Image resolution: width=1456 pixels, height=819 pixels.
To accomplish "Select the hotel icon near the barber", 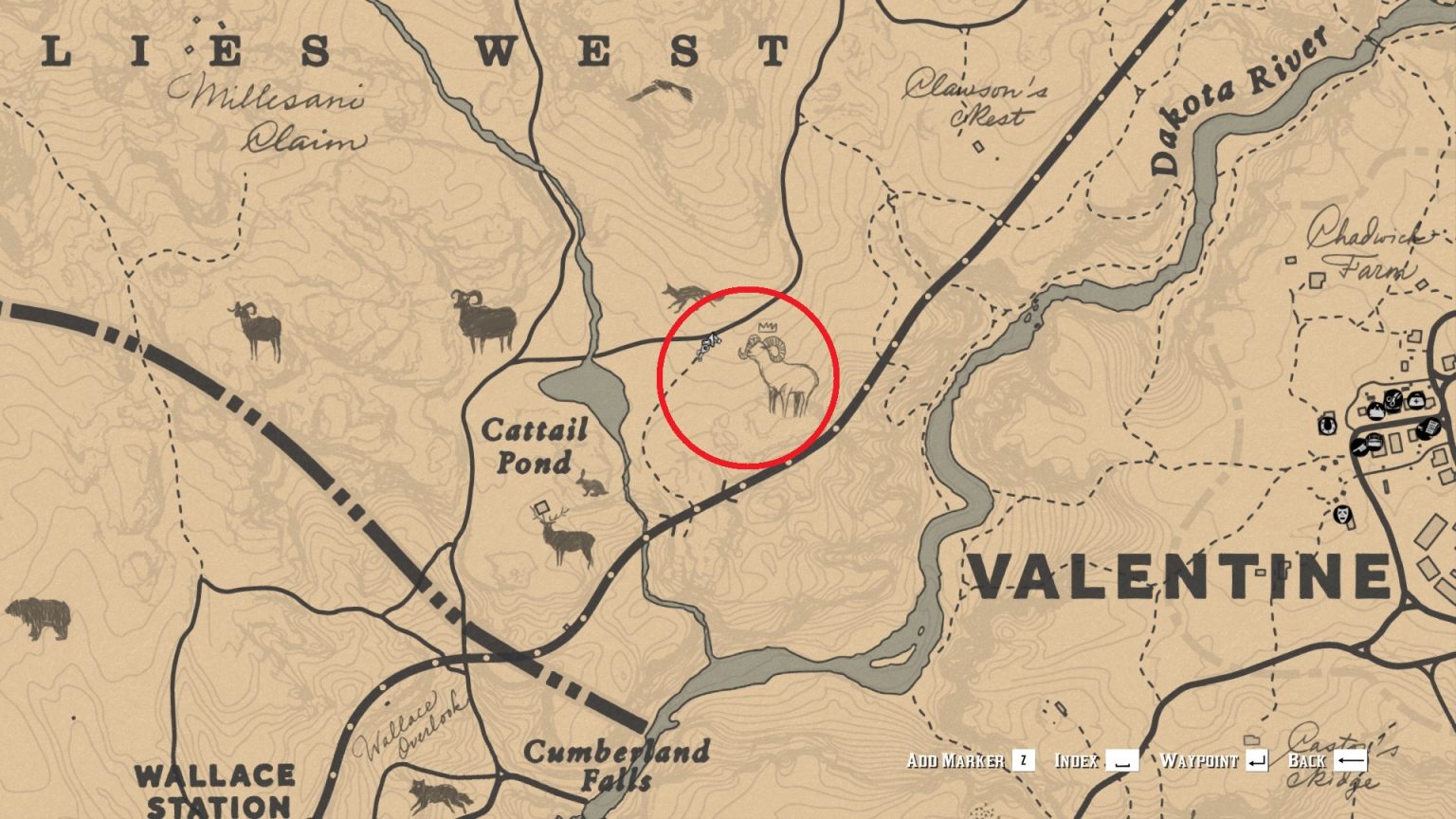I will (x=1376, y=410).
